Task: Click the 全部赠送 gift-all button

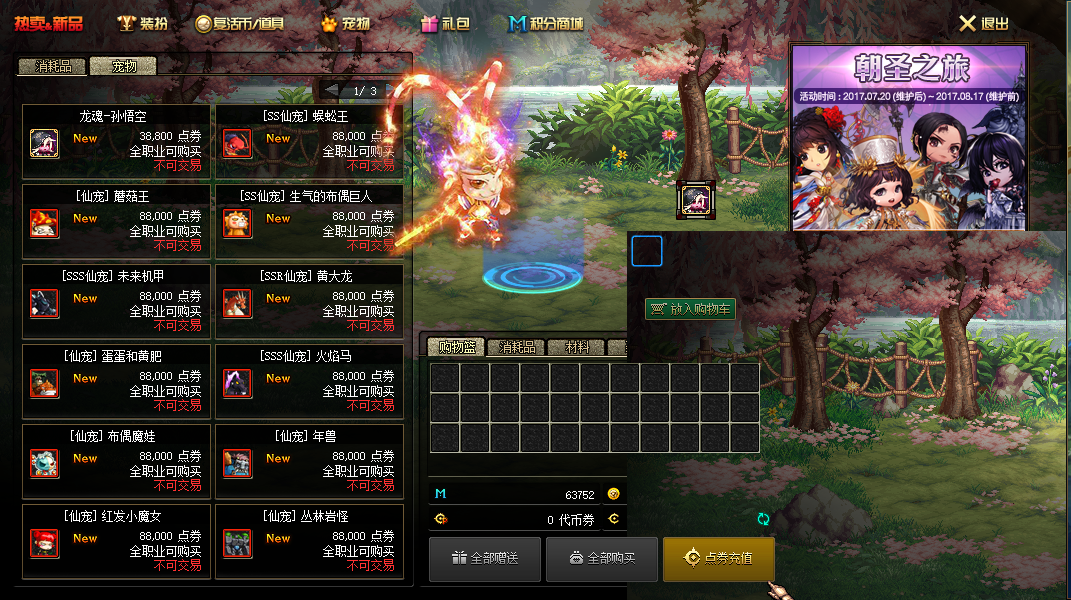Action: click(x=485, y=558)
